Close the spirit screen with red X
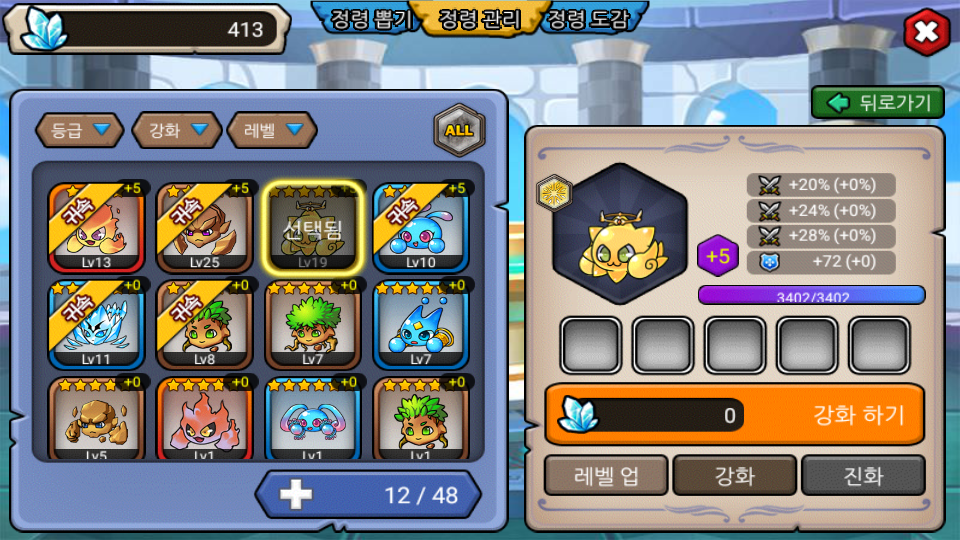The width and height of the screenshot is (960, 540). coord(926,33)
